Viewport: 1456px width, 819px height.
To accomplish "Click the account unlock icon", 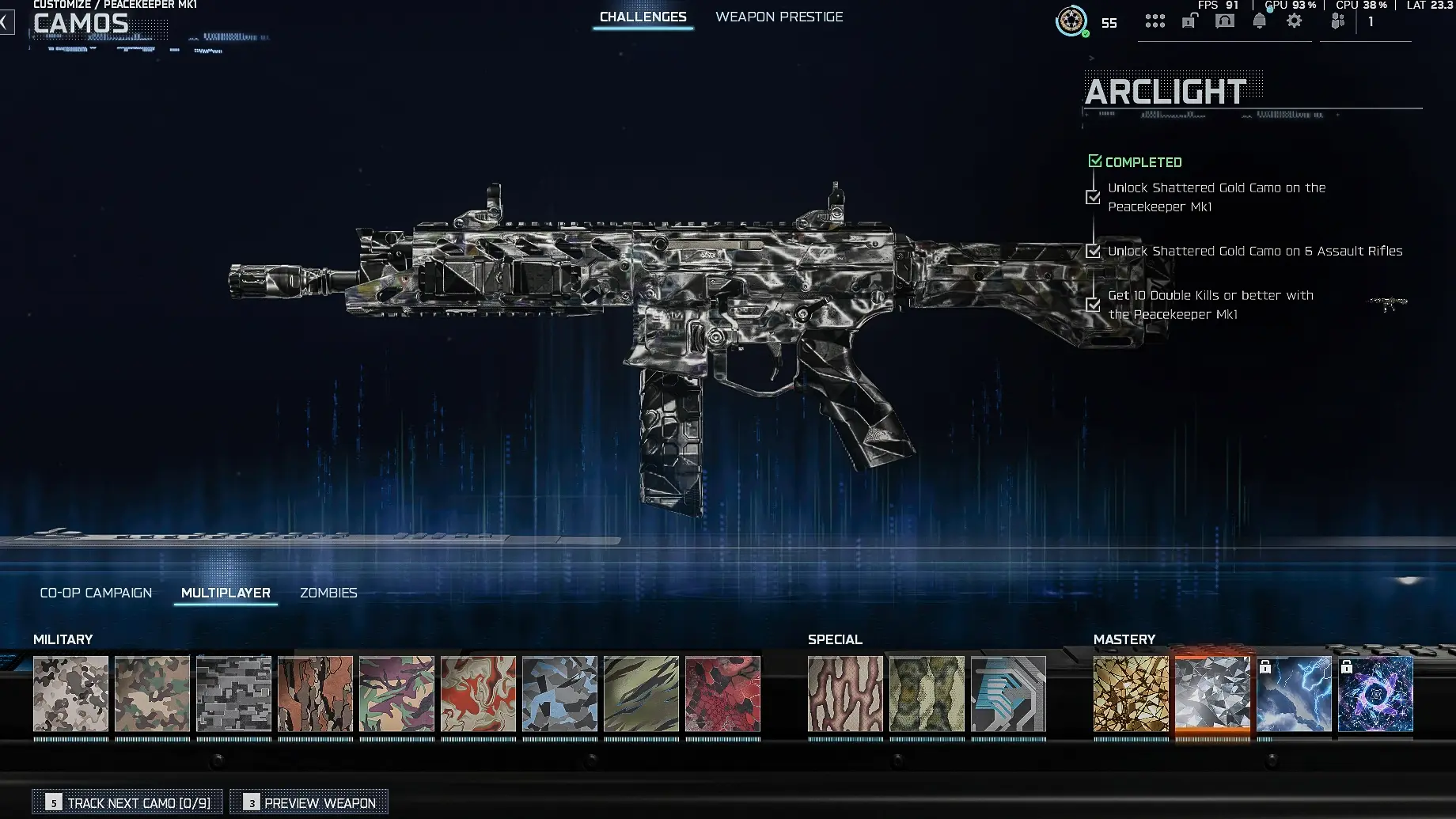I will click(1189, 21).
